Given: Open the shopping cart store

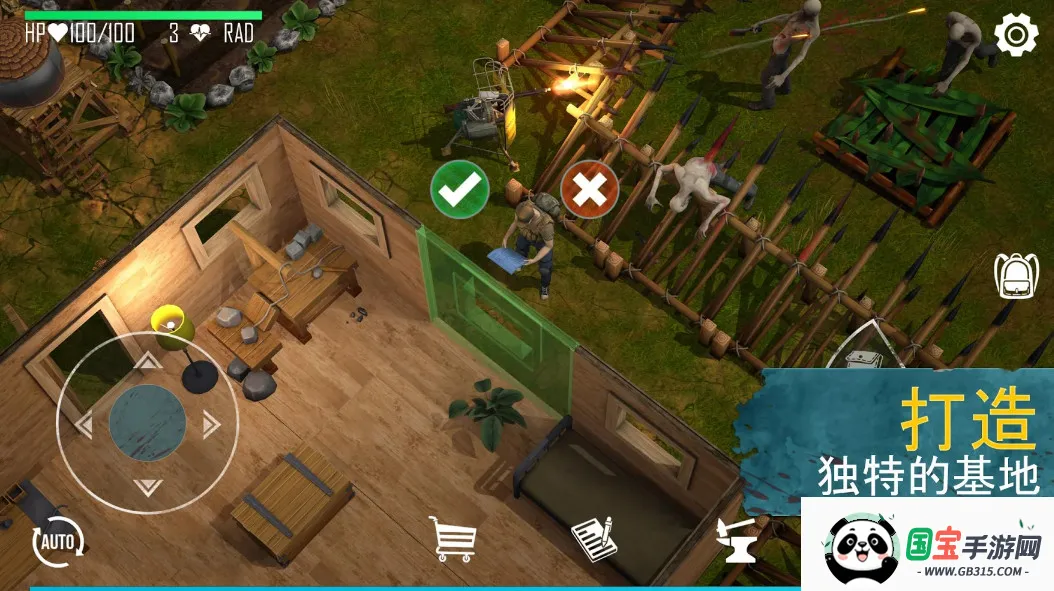Looking at the screenshot, I should [452, 538].
